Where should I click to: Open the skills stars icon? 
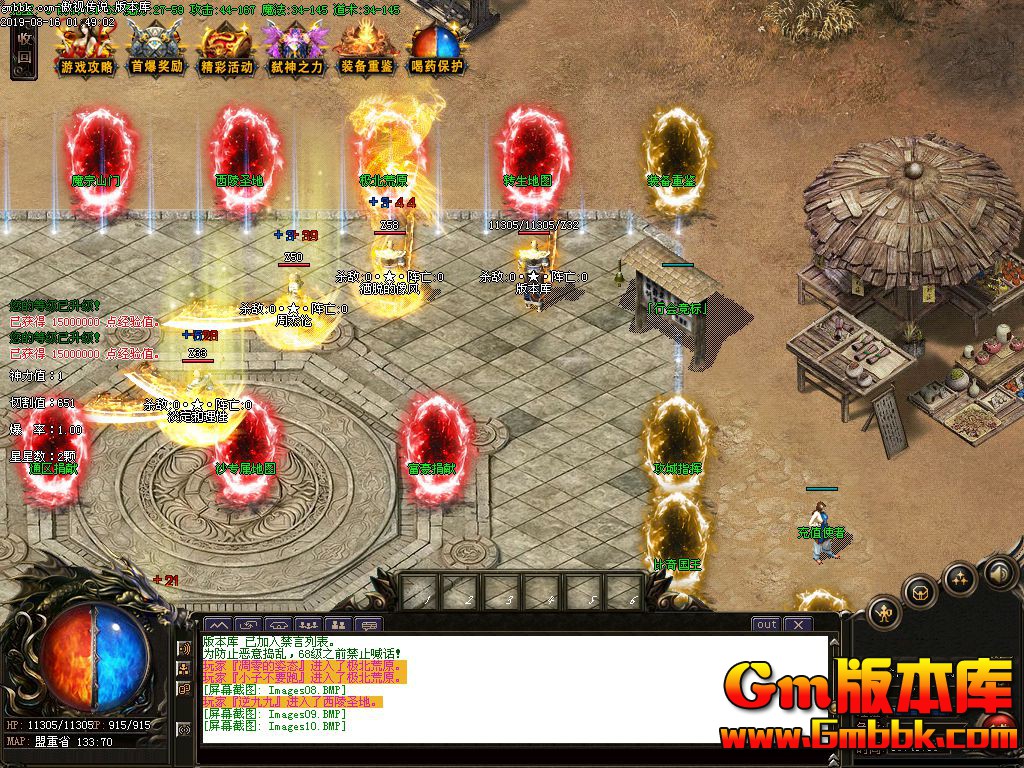[960, 577]
